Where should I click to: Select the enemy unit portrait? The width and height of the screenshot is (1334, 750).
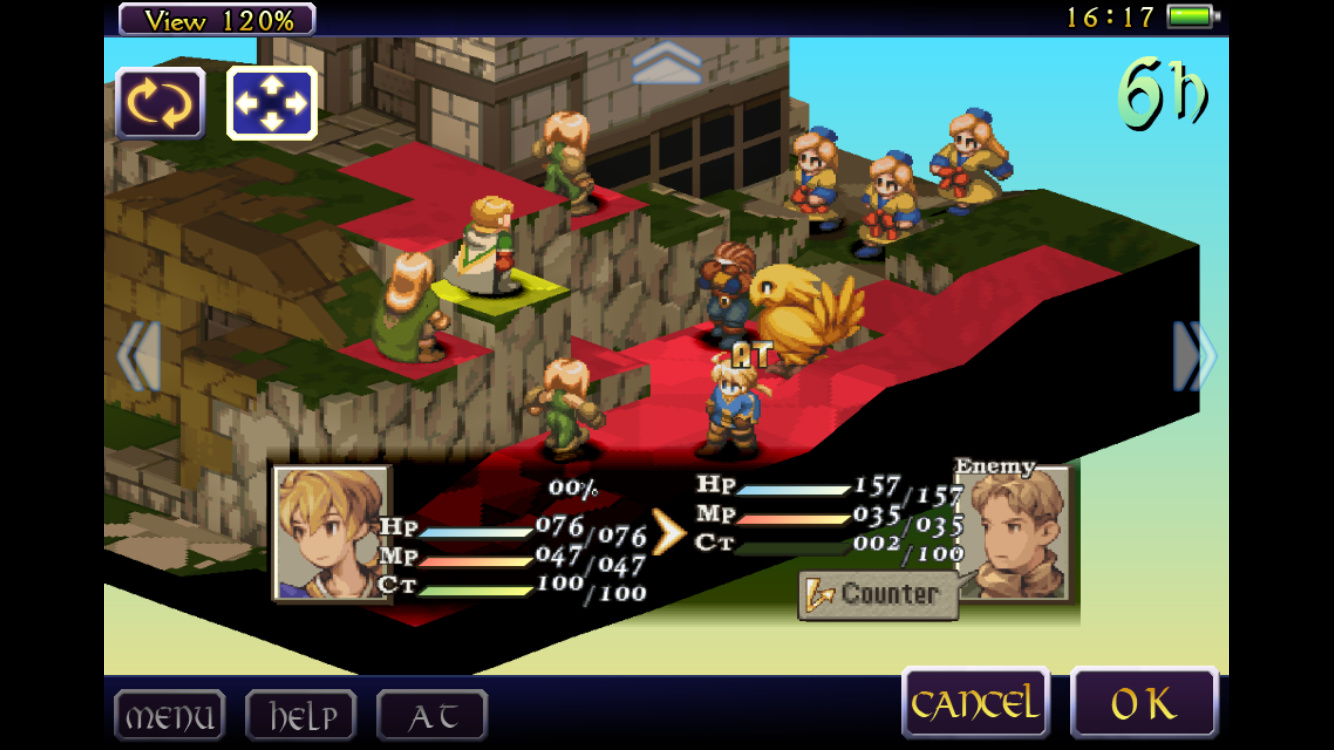1013,533
